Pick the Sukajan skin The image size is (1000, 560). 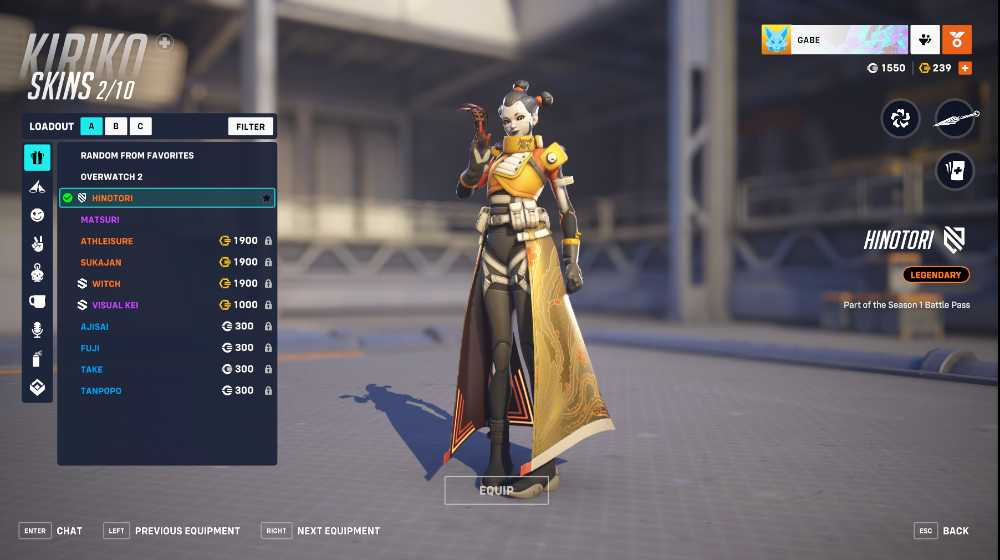102,262
